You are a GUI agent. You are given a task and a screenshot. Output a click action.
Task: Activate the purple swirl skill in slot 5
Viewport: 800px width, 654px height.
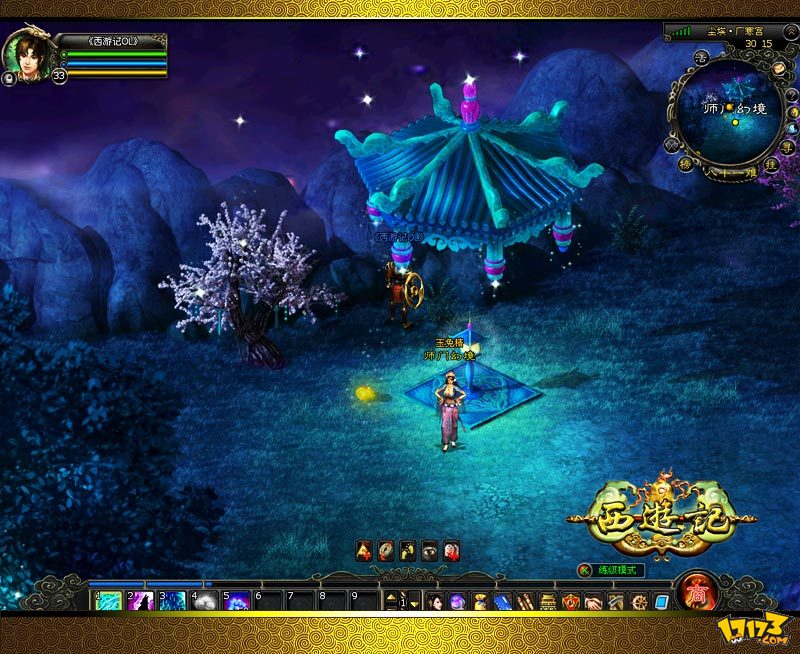[x=237, y=601]
